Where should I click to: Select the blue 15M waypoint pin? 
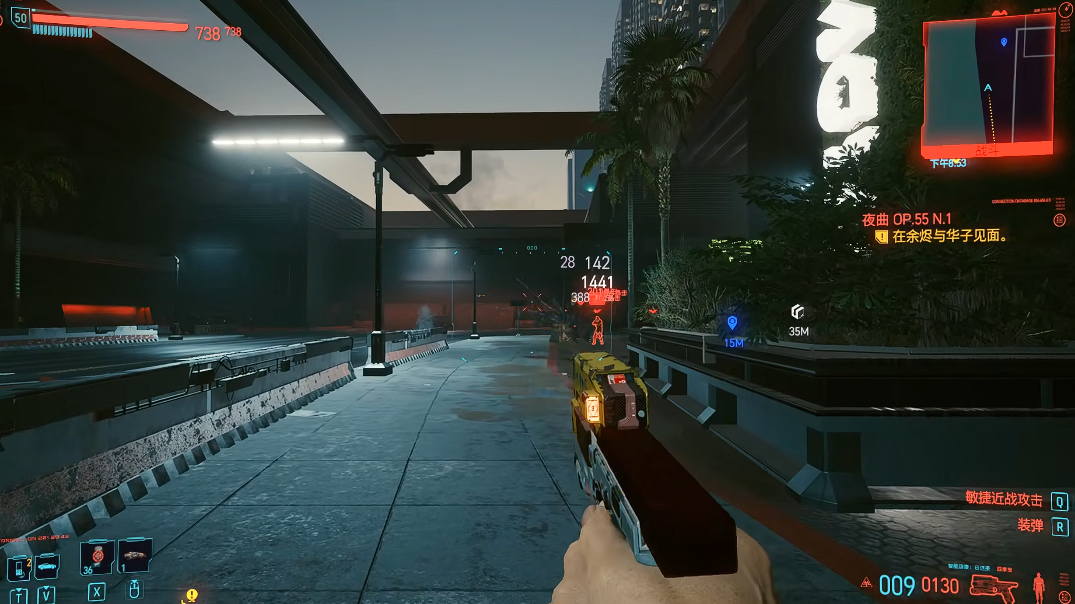tap(733, 323)
